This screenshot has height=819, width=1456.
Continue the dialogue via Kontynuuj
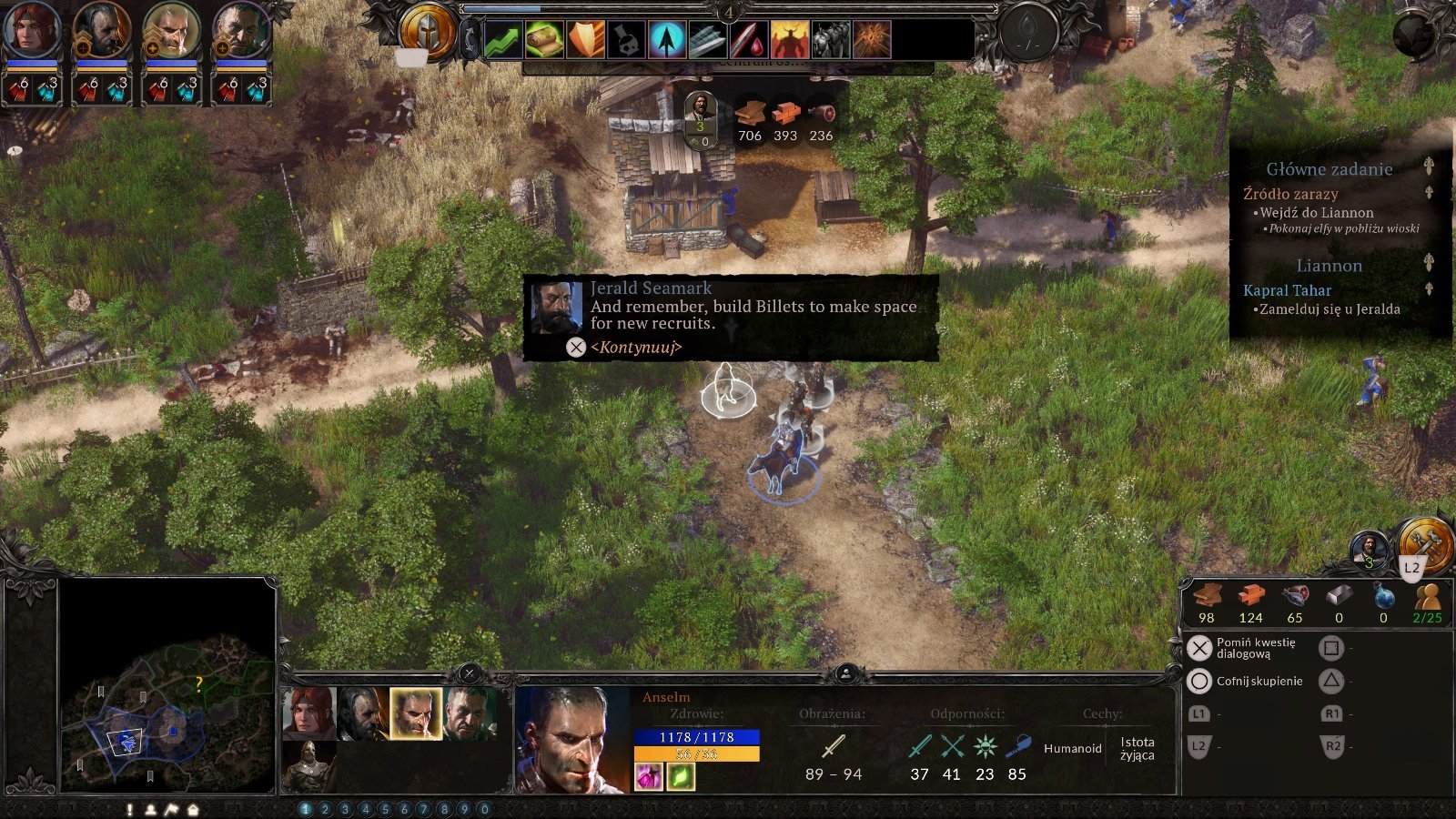coord(635,347)
